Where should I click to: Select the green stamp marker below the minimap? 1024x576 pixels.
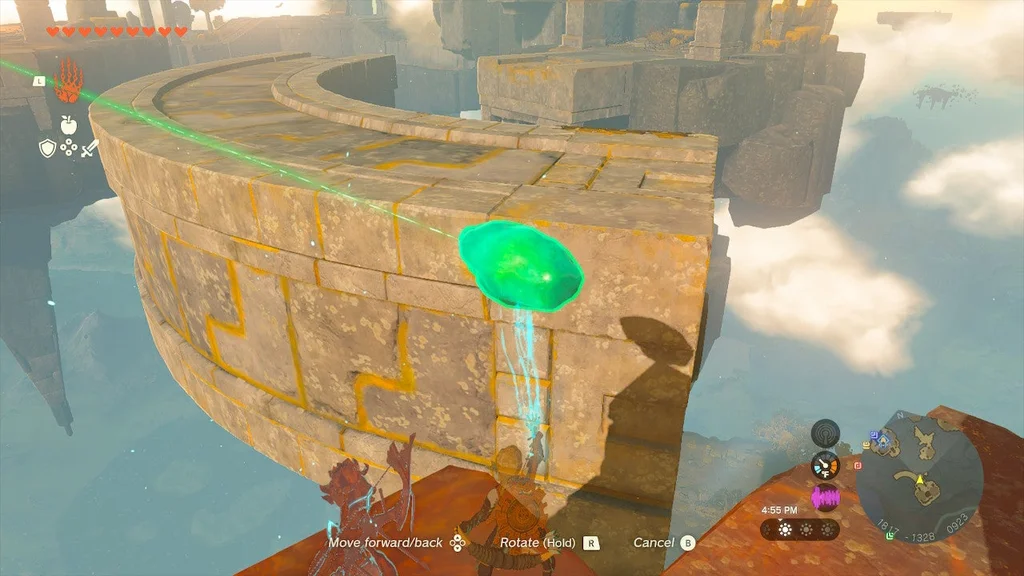pyautogui.click(x=889, y=535)
